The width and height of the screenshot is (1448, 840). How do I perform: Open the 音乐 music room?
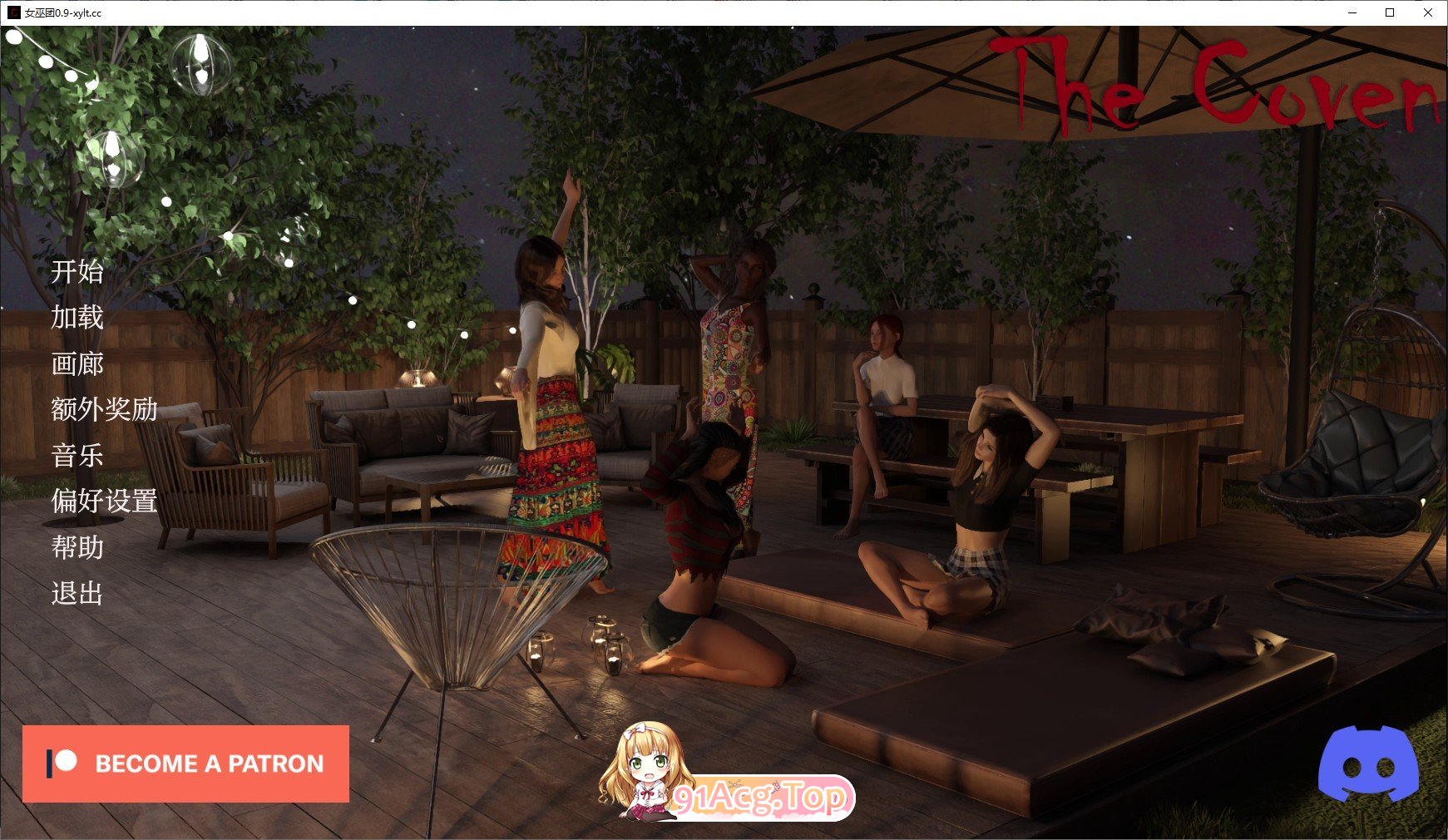[77, 457]
